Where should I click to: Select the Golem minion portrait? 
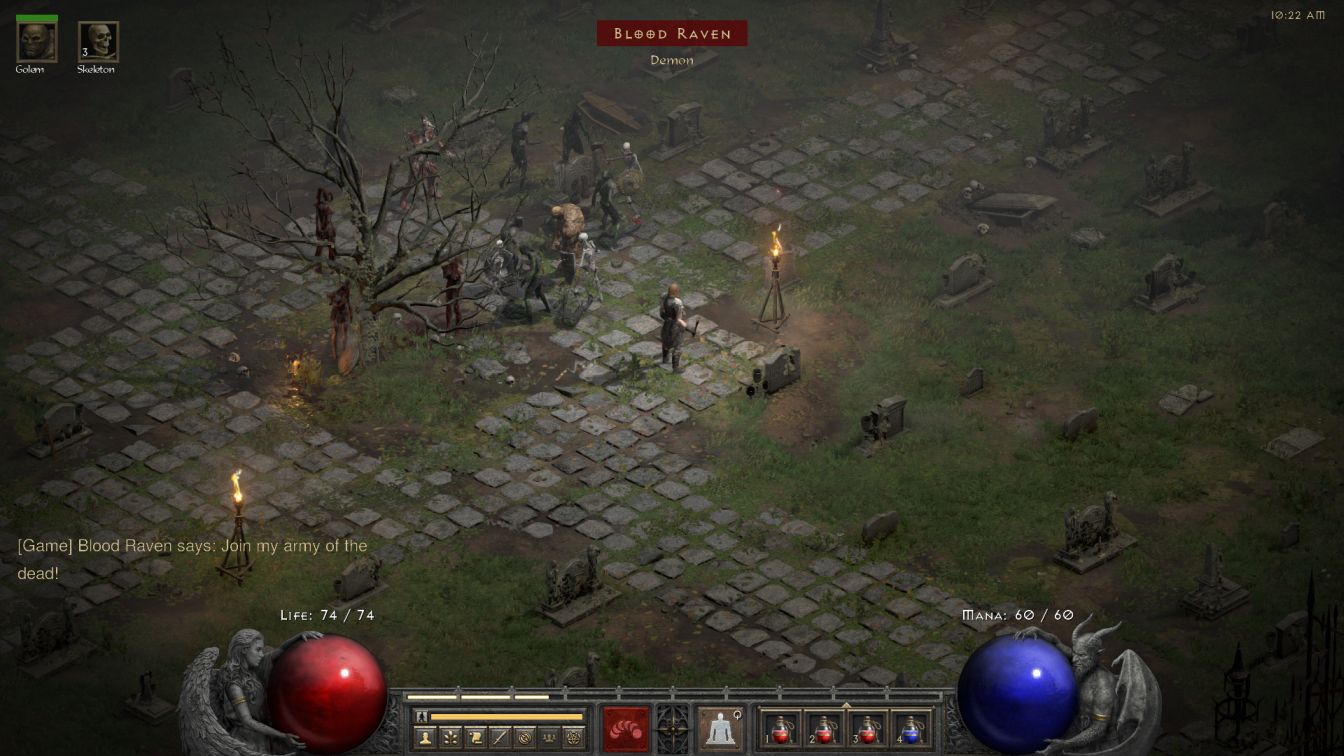coord(37,41)
